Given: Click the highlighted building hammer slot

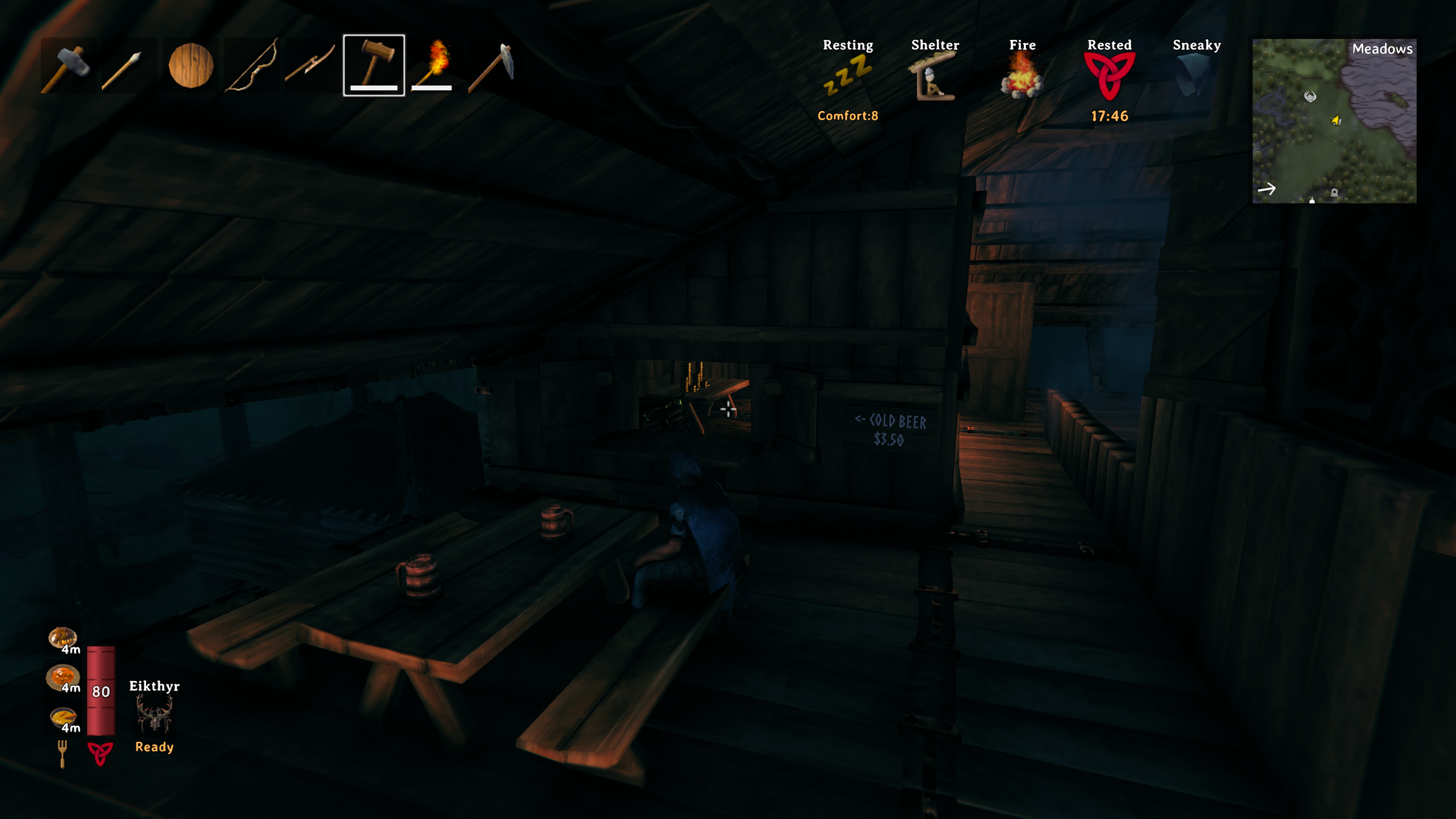Looking at the screenshot, I should 374,65.
